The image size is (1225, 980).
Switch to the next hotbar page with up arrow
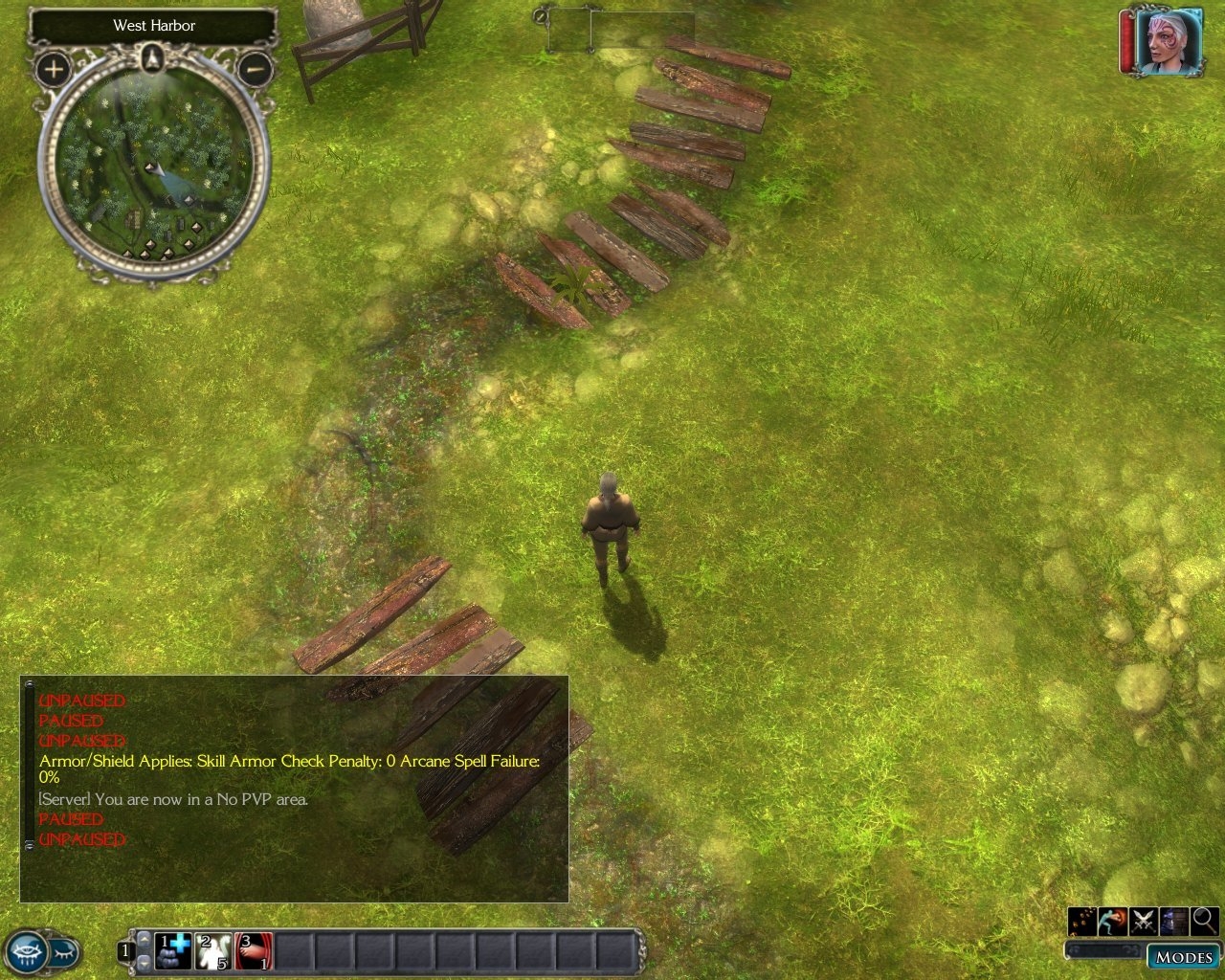[x=145, y=940]
